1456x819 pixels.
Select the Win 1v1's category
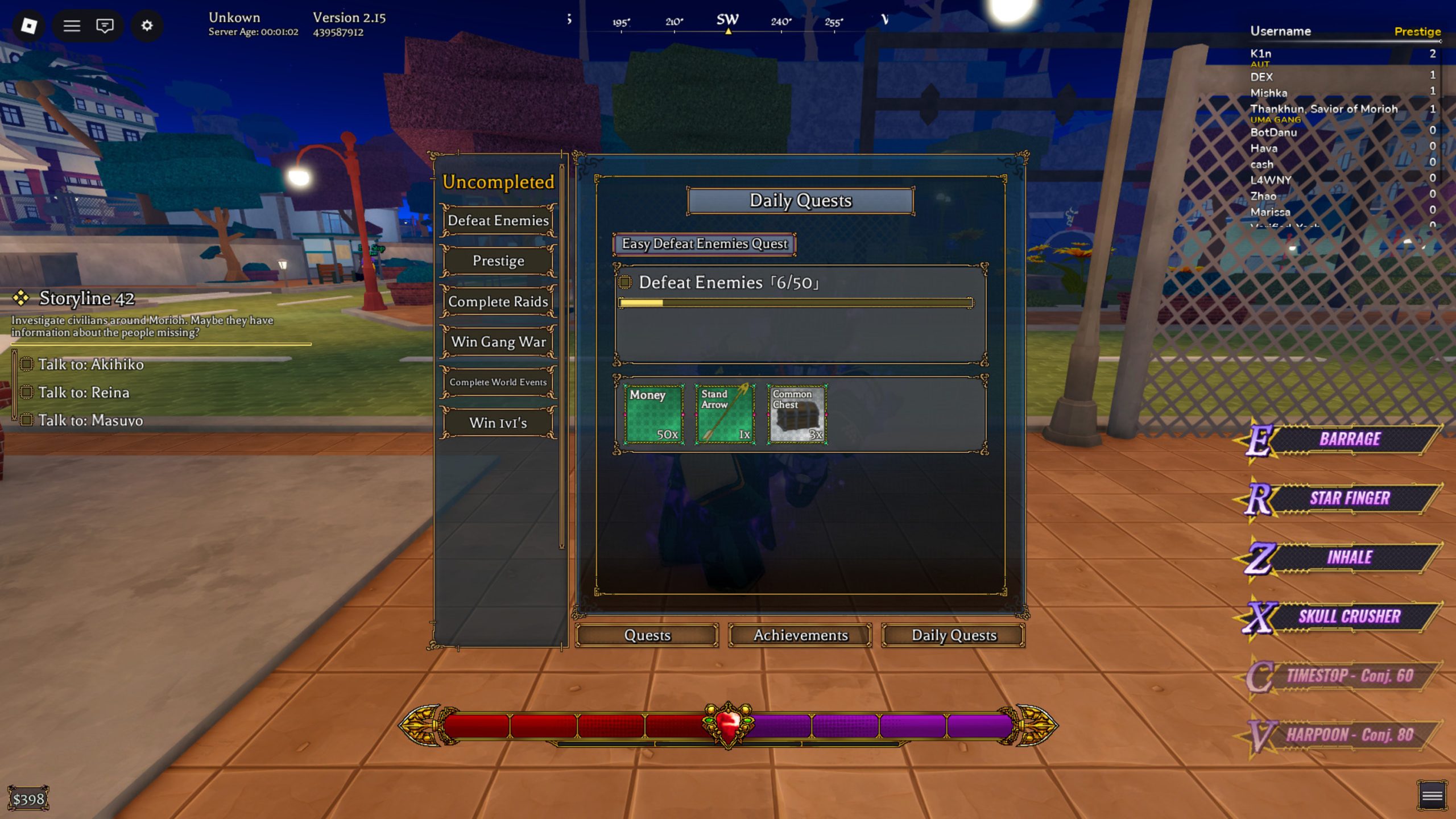(498, 423)
